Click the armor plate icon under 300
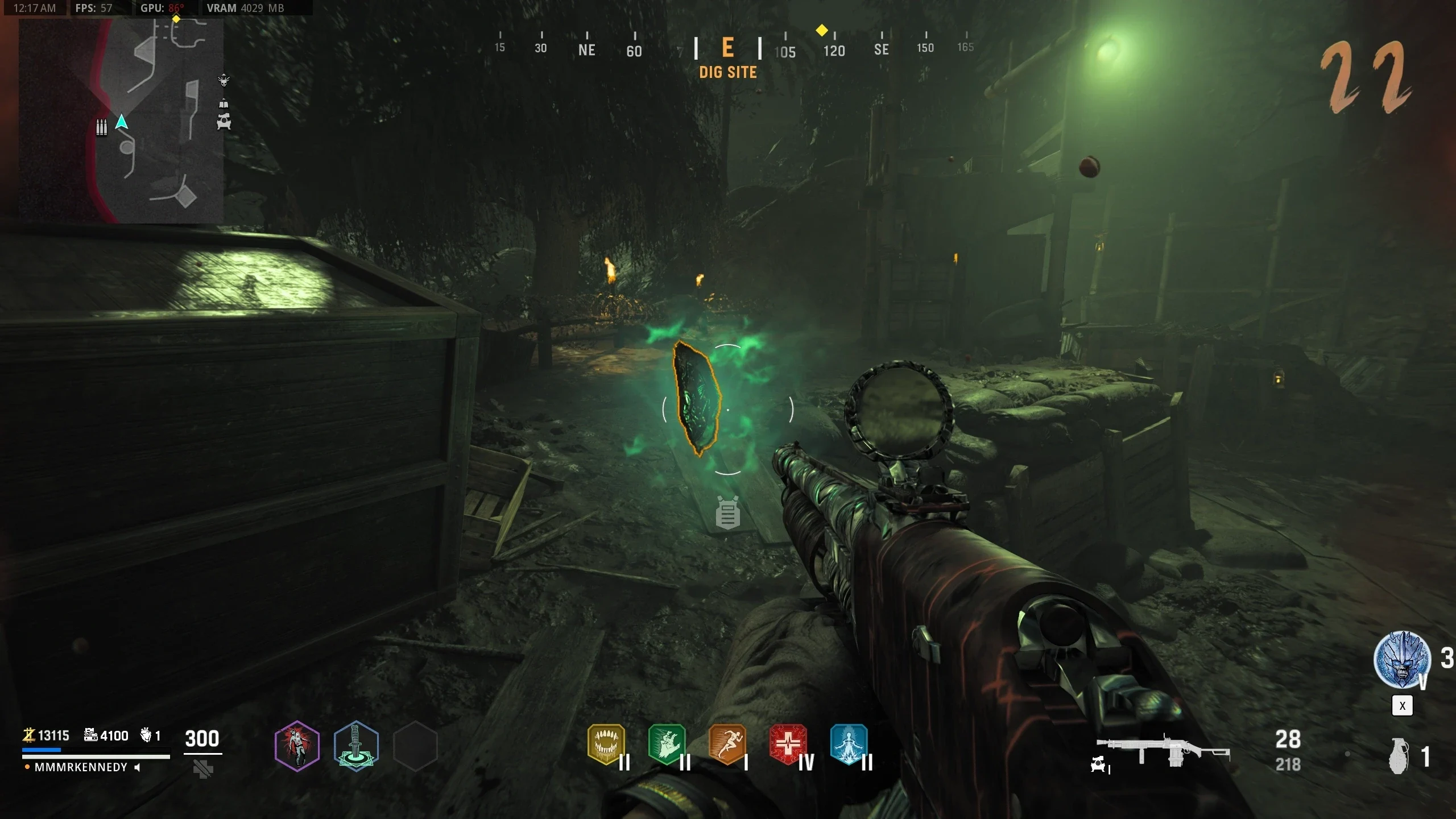Screen dimensions: 1456x819 [x=203, y=770]
